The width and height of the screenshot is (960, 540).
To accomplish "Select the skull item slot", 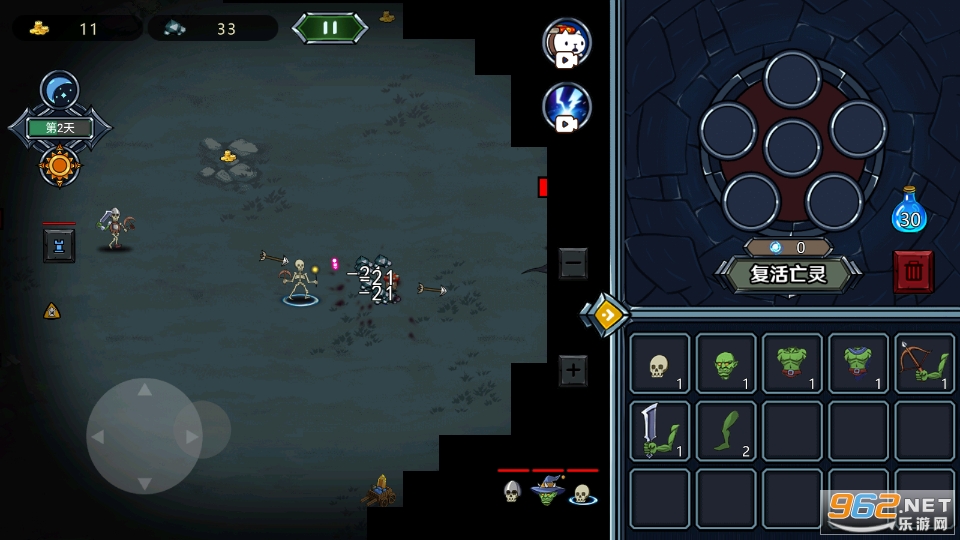I will click(659, 364).
